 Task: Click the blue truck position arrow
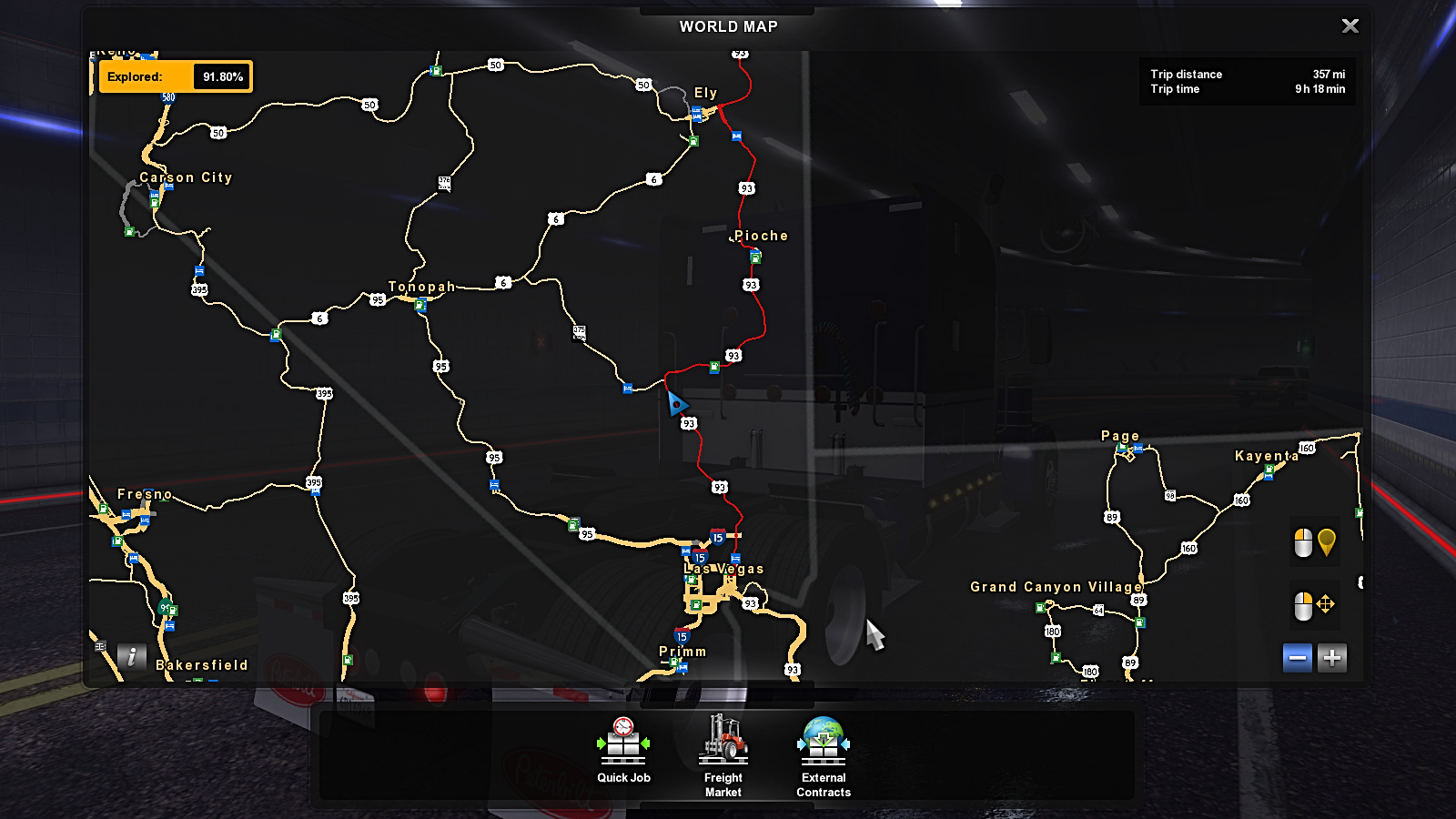click(676, 403)
